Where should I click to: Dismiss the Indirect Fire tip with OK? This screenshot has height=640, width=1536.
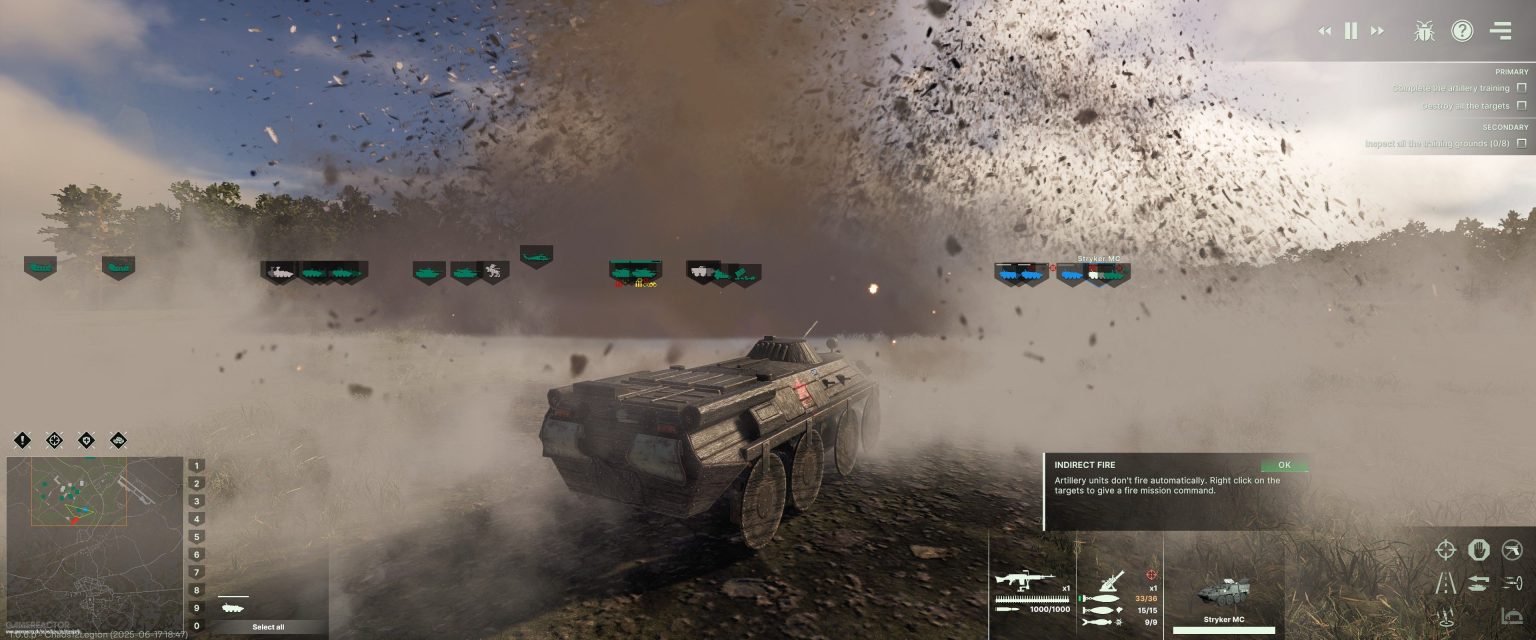pyautogui.click(x=1284, y=465)
